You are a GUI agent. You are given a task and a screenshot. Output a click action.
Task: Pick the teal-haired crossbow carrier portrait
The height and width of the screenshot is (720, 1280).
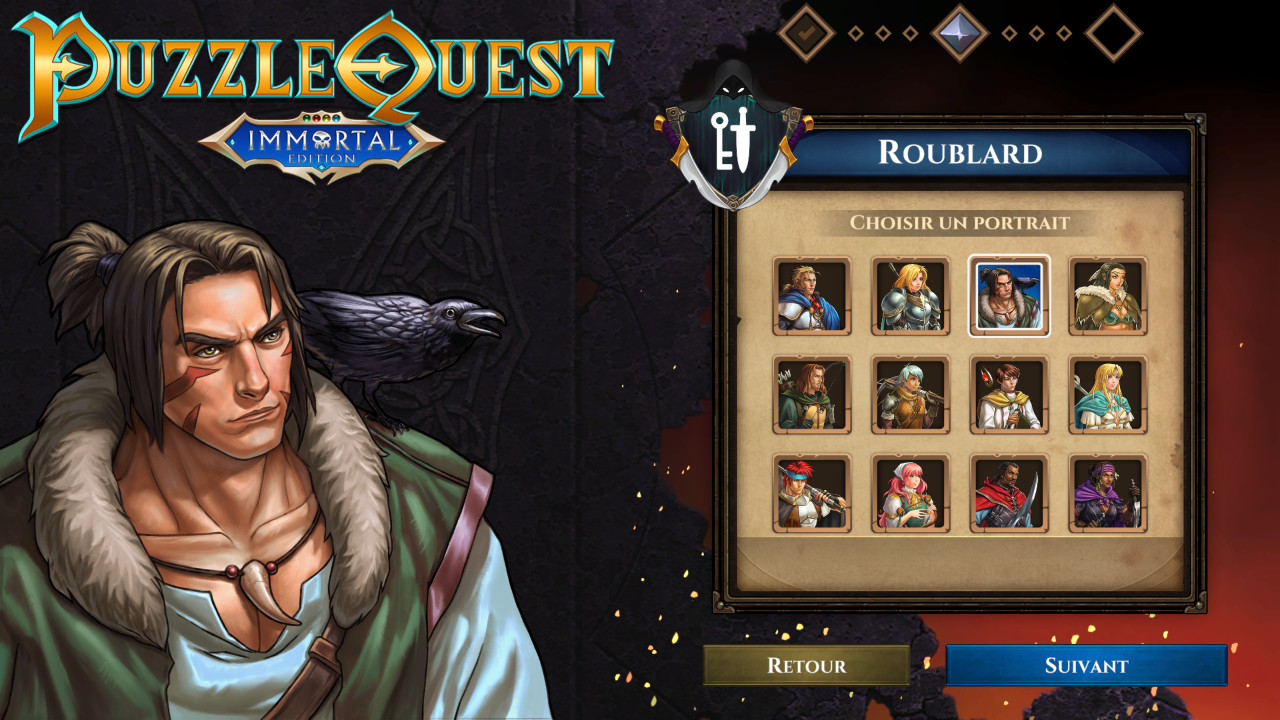pyautogui.click(x=910, y=395)
